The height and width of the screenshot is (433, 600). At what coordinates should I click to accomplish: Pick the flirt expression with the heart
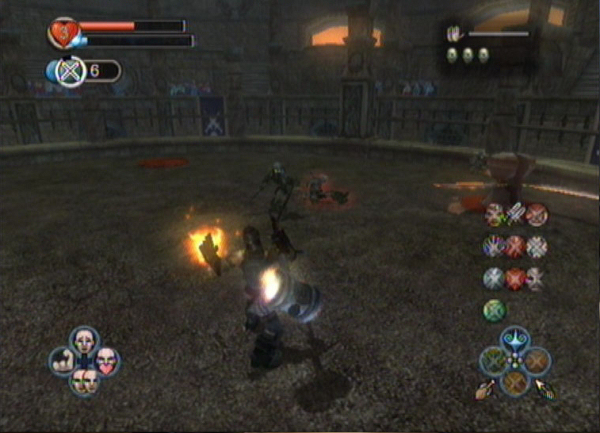[x=106, y=361]
